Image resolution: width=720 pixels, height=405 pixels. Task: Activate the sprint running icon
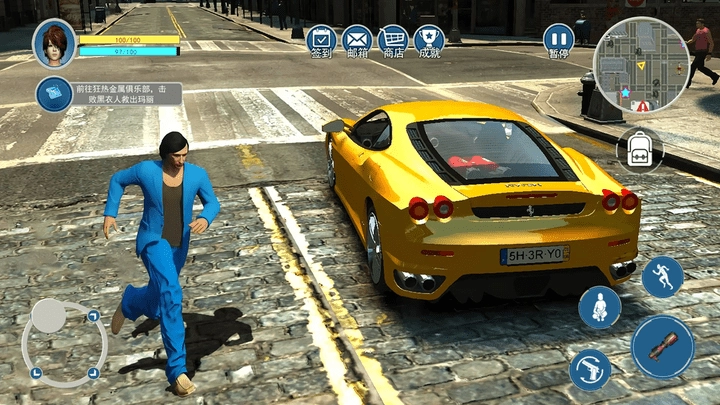pyautogui.click(x=662, y=277)
